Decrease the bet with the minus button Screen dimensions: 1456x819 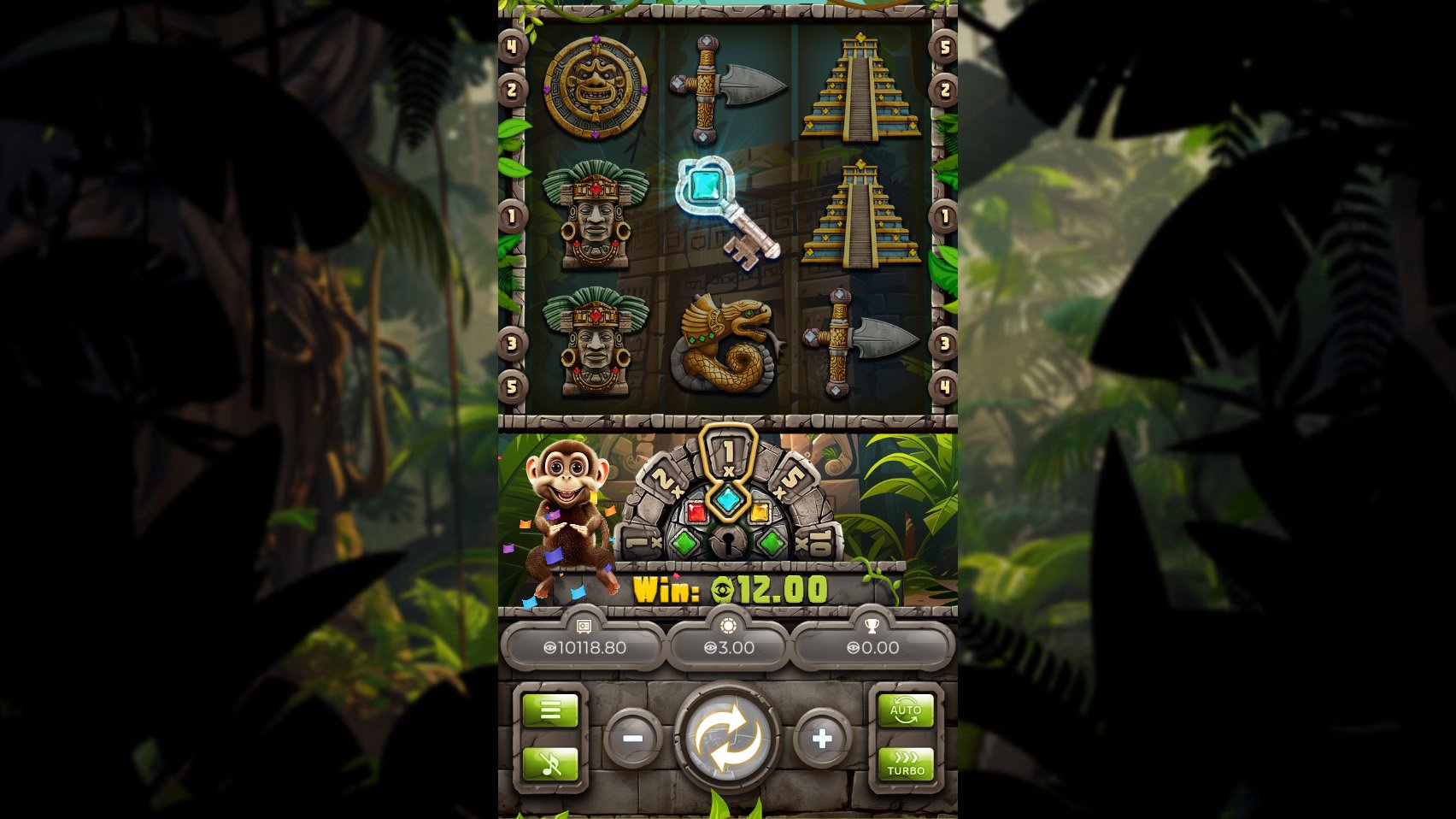coord(634,738)
